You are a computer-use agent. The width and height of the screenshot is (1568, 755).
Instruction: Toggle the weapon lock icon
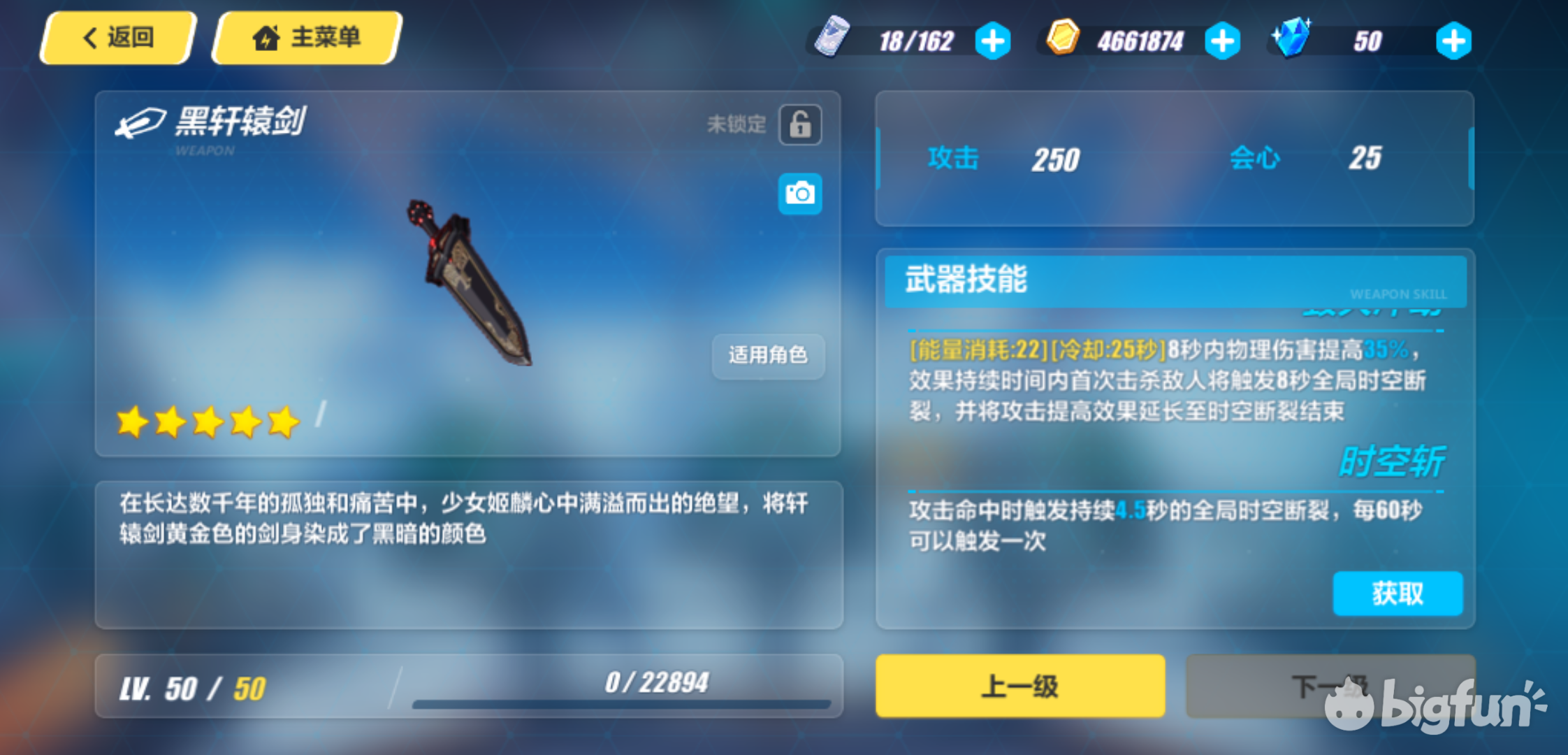click(800, 125)
